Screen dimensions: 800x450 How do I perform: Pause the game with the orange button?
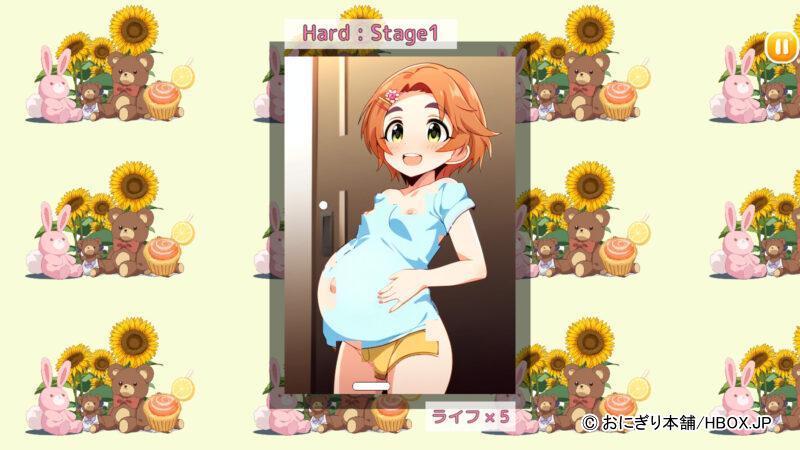[781, 47]
